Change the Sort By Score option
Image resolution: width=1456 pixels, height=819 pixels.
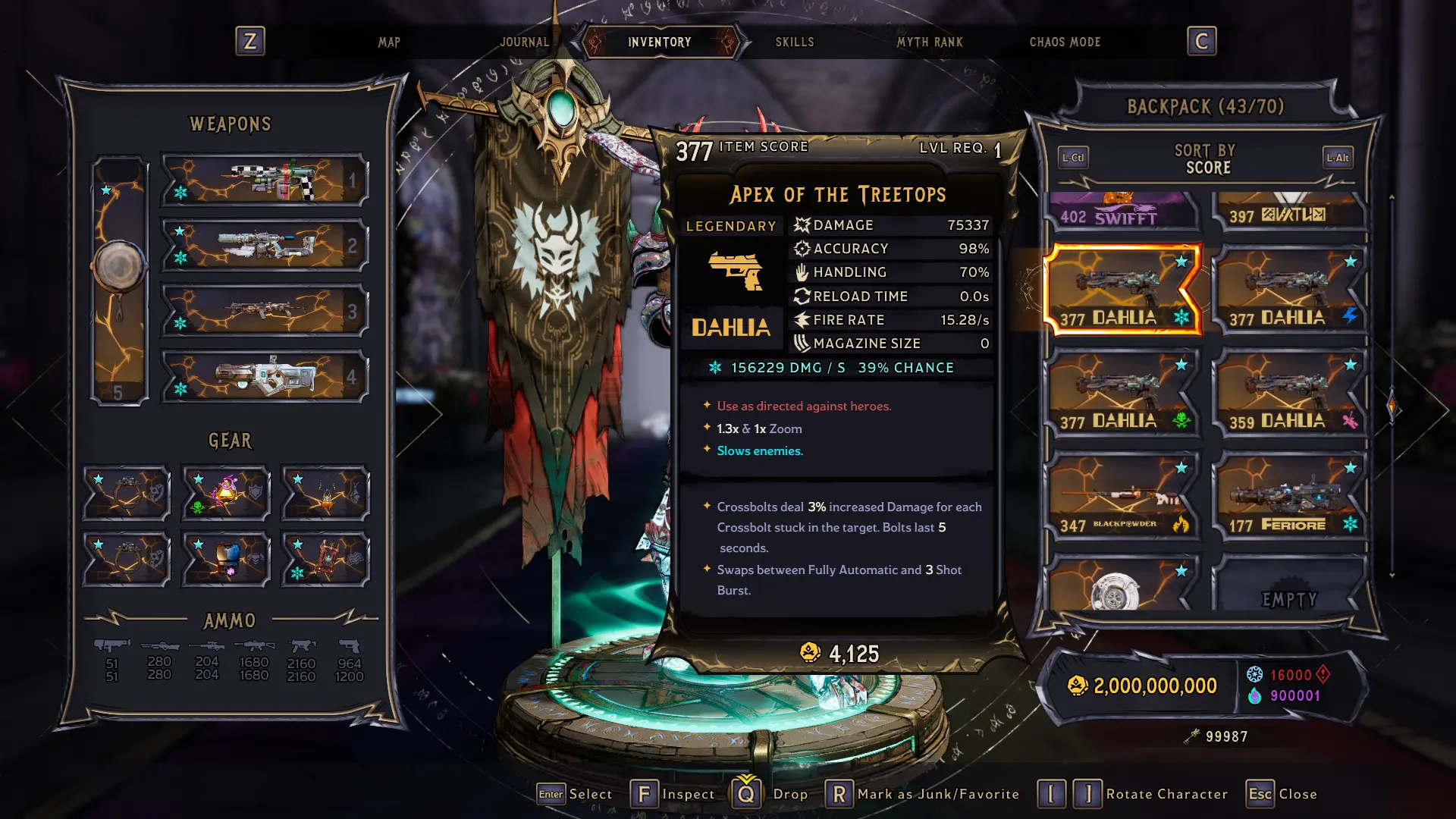coord(1205,159)
